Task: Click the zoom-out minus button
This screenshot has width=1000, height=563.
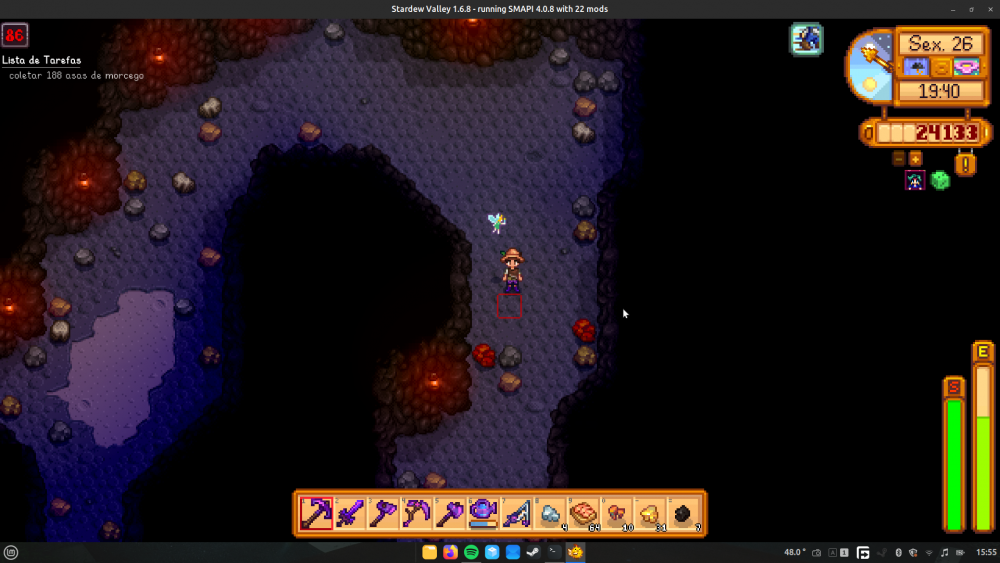Action: (899, 158)
